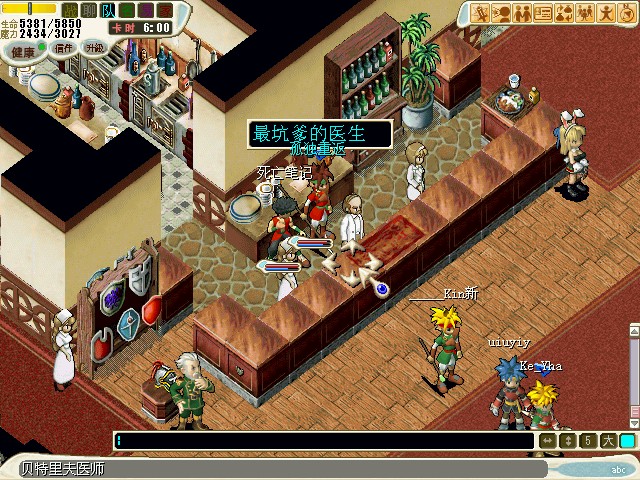The image size is (640, 480).
Task: Open the pencil-and-star icon in top toolbar
Action: point(481,13)
